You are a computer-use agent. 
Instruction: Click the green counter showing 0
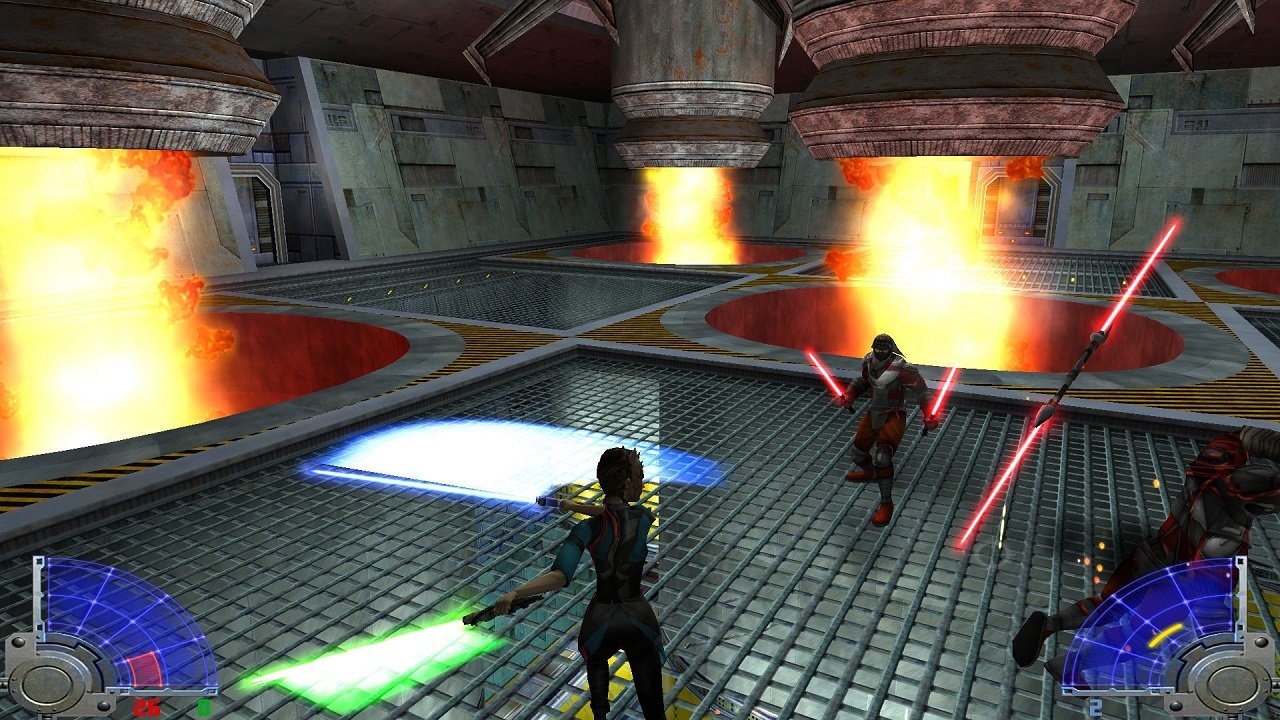tap(205, 706)
